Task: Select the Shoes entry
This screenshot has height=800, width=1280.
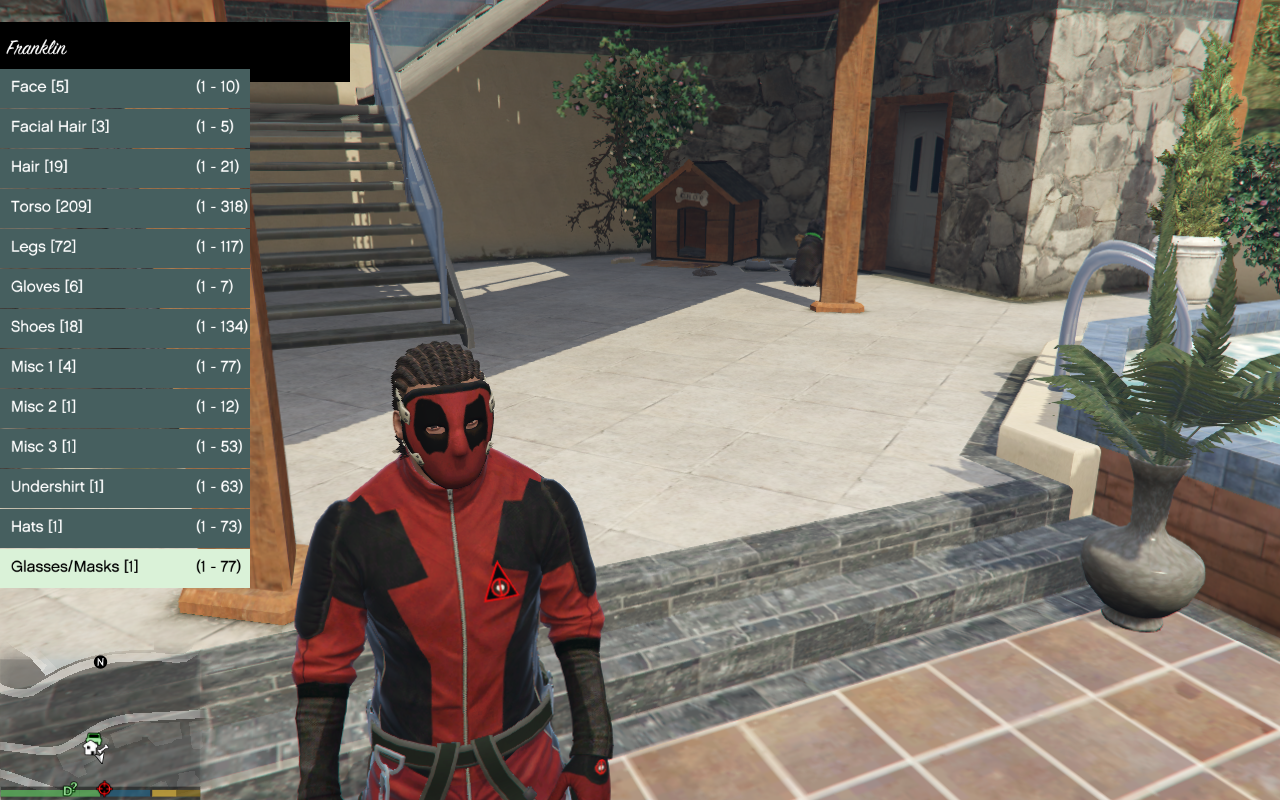Action: (x=125, y=327)
